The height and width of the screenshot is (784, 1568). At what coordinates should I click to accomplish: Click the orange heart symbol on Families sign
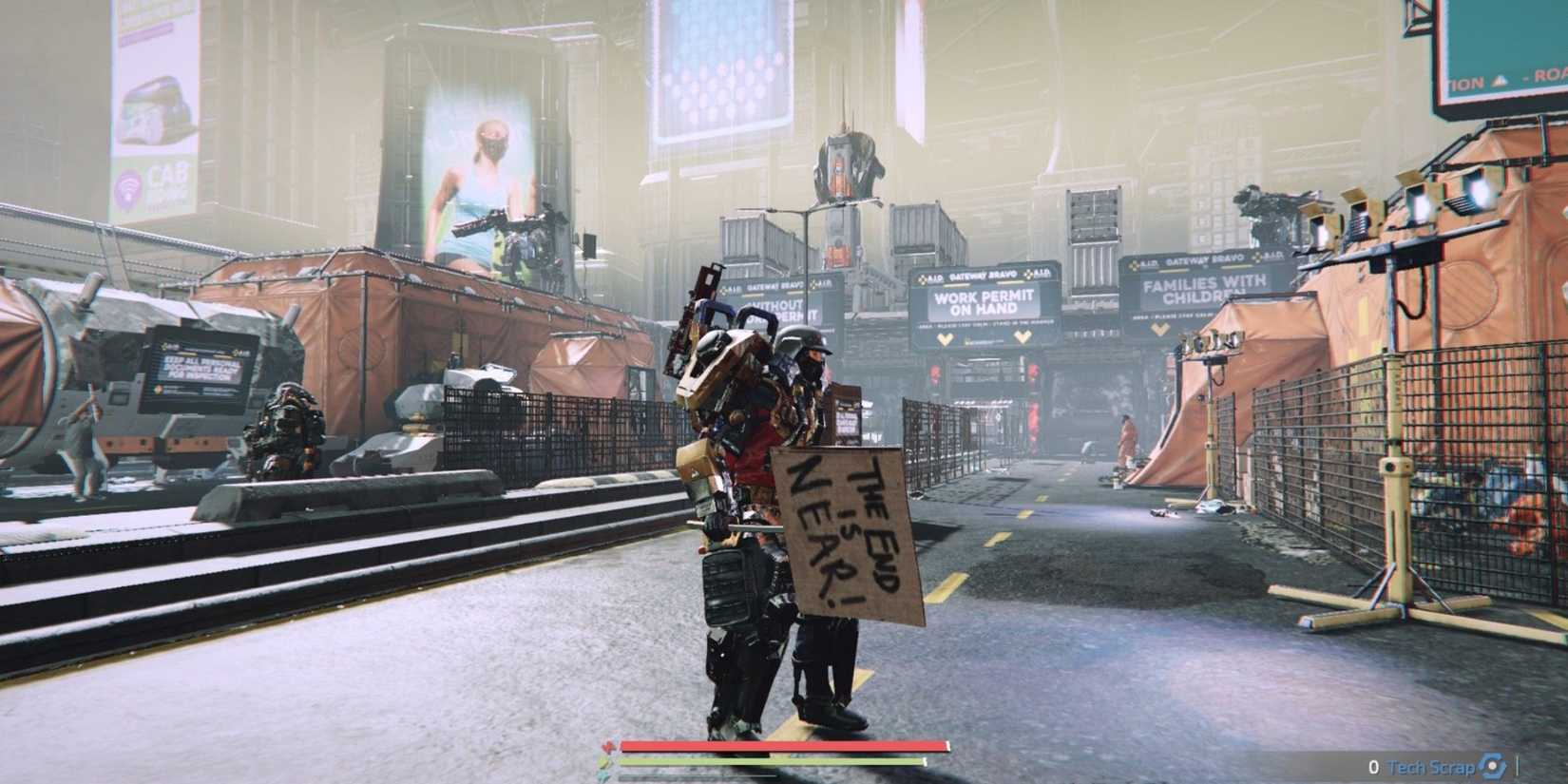(1157, 325)
